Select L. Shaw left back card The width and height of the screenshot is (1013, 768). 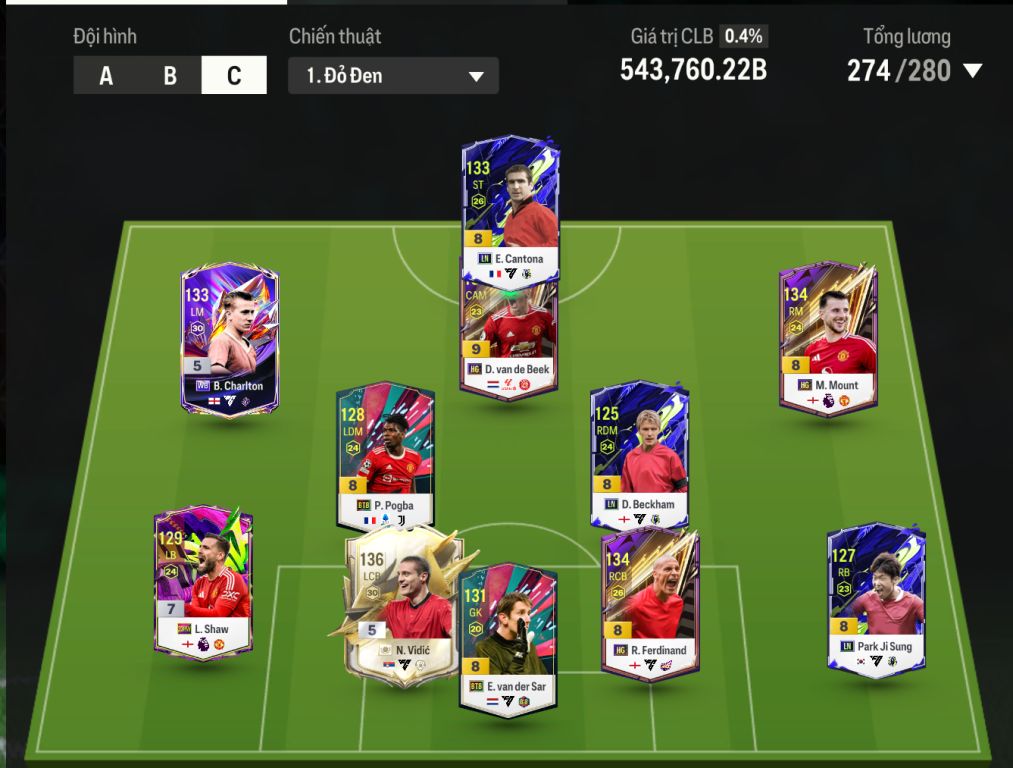[x=203, y=580]
